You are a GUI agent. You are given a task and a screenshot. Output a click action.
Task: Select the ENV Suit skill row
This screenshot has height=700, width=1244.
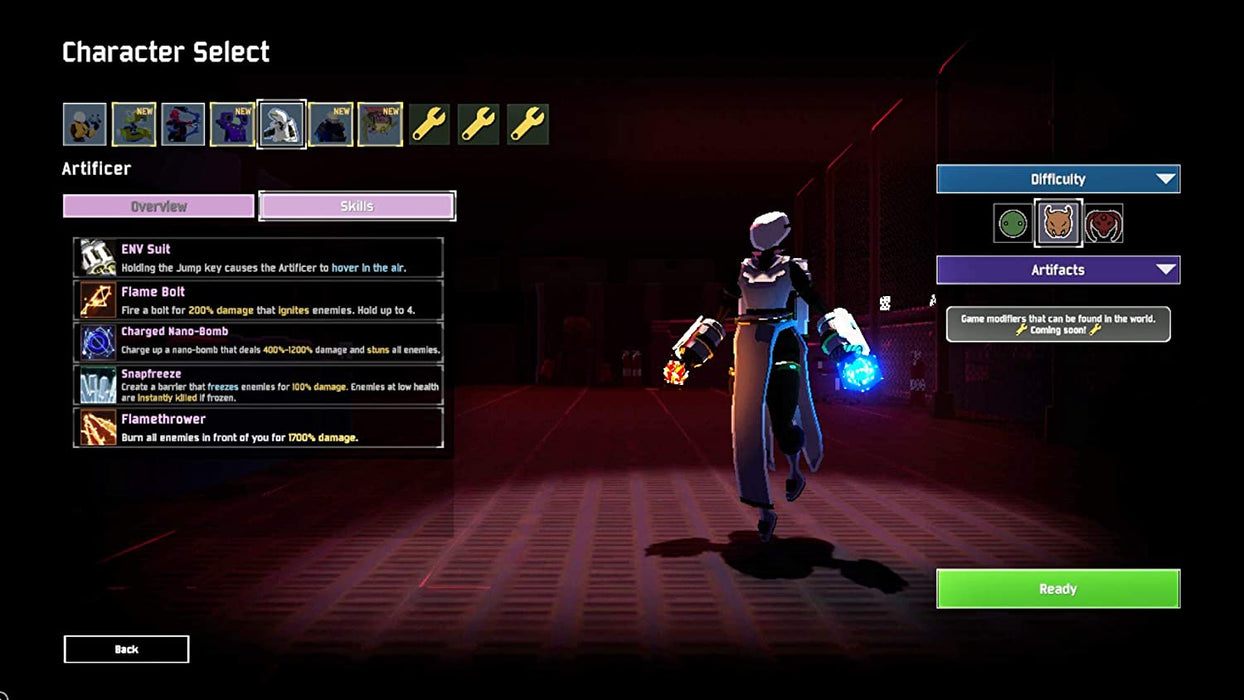pos(258,257)
